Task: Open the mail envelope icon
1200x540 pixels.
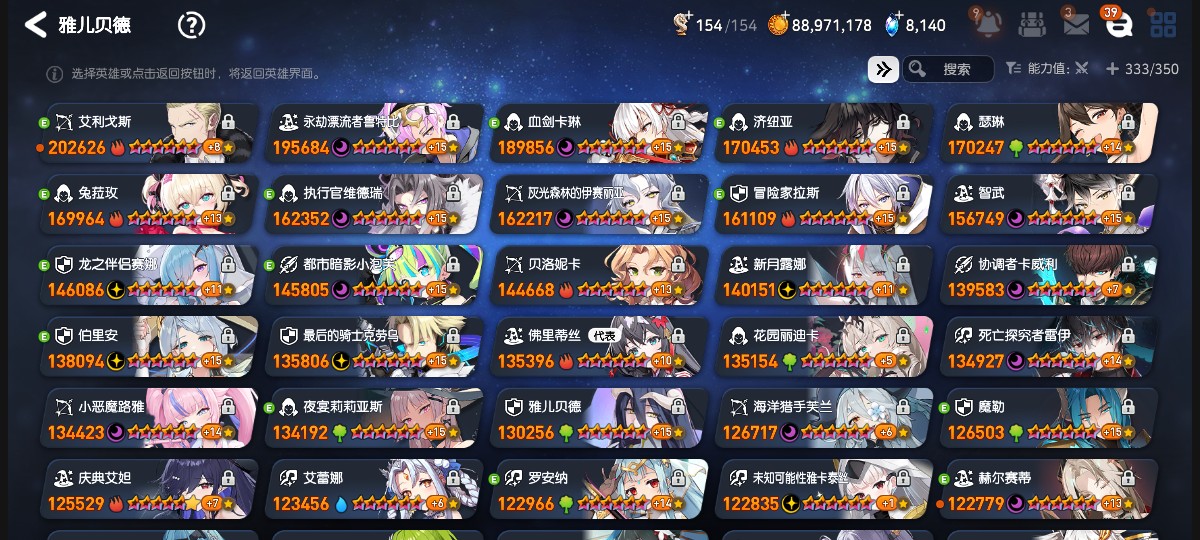Action: tap(1076, 24)
